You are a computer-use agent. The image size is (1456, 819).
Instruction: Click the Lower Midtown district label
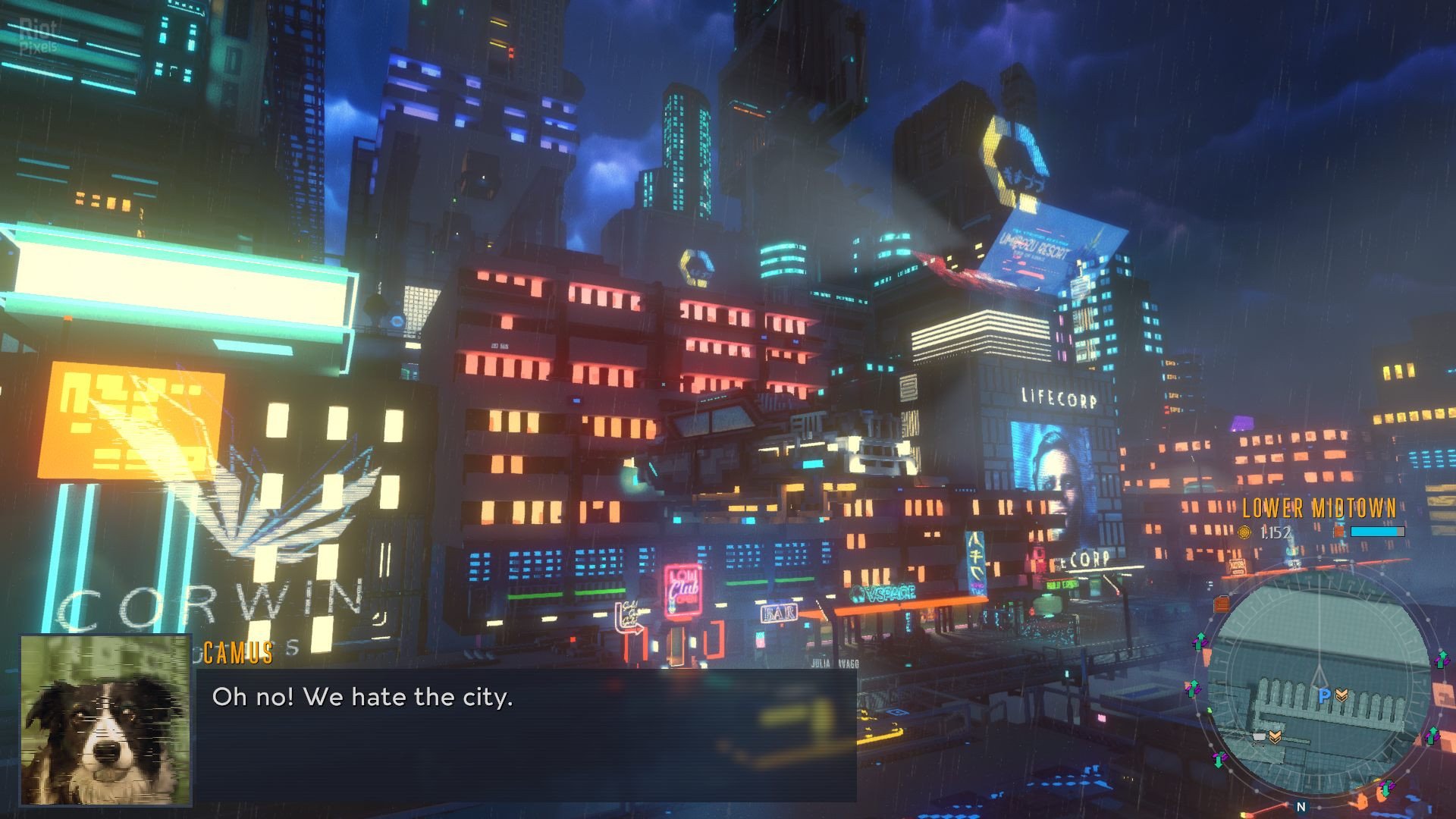1319,508
